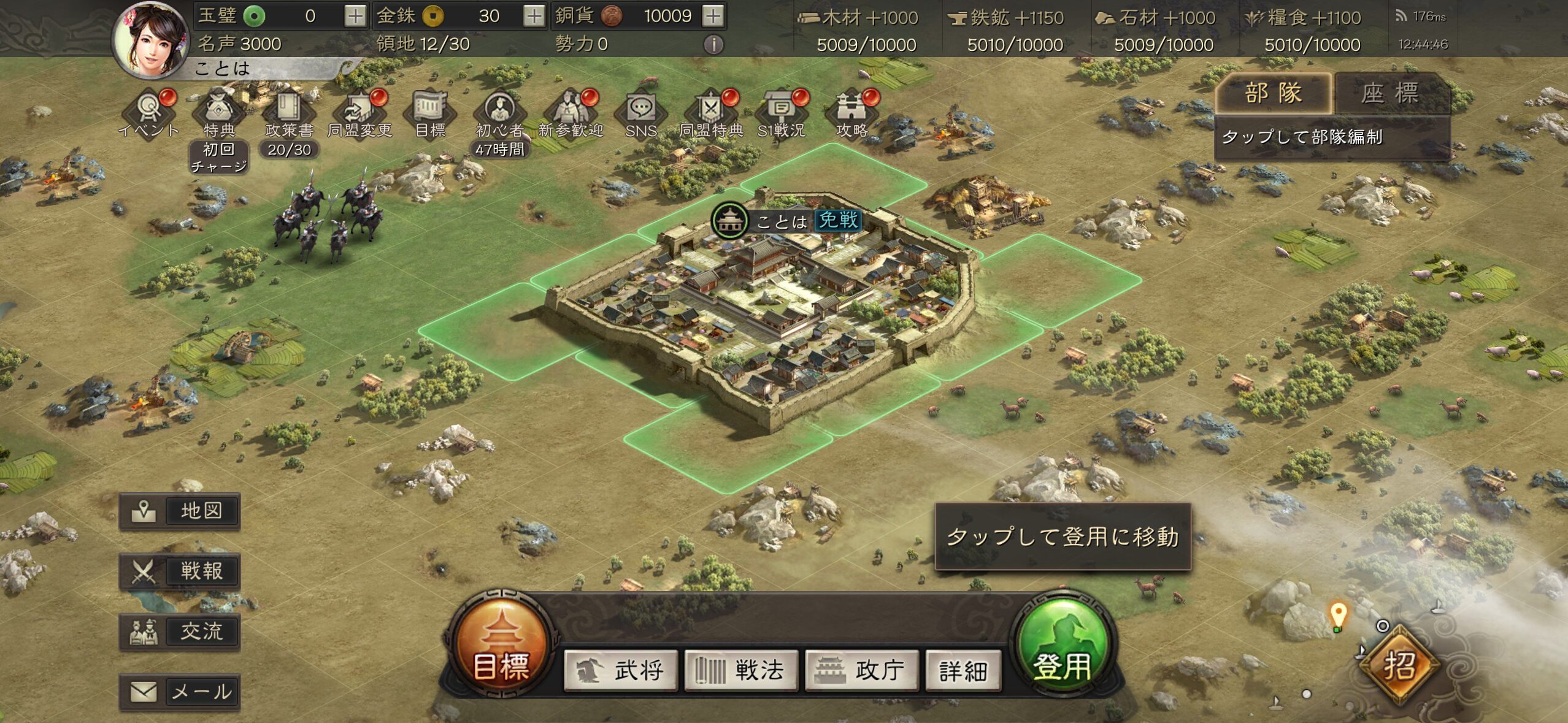The width and height of the screenshot is (1568, 723).
Task: Open the 武将 generals menu
Action: (621, 670)
